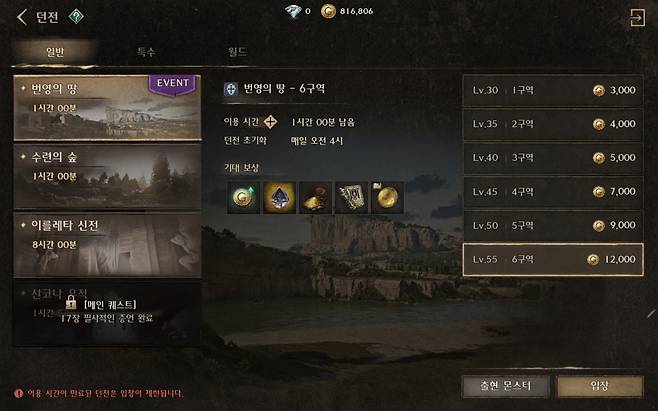Click the exit door icon

click(x=636, y=17)
